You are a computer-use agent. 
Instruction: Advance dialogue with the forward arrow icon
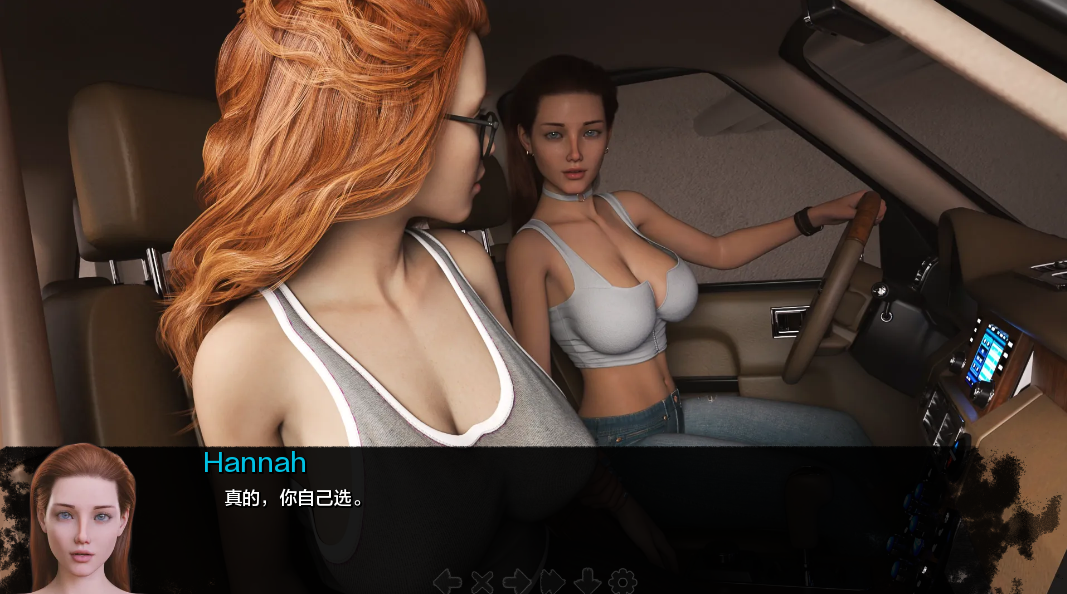517,580
